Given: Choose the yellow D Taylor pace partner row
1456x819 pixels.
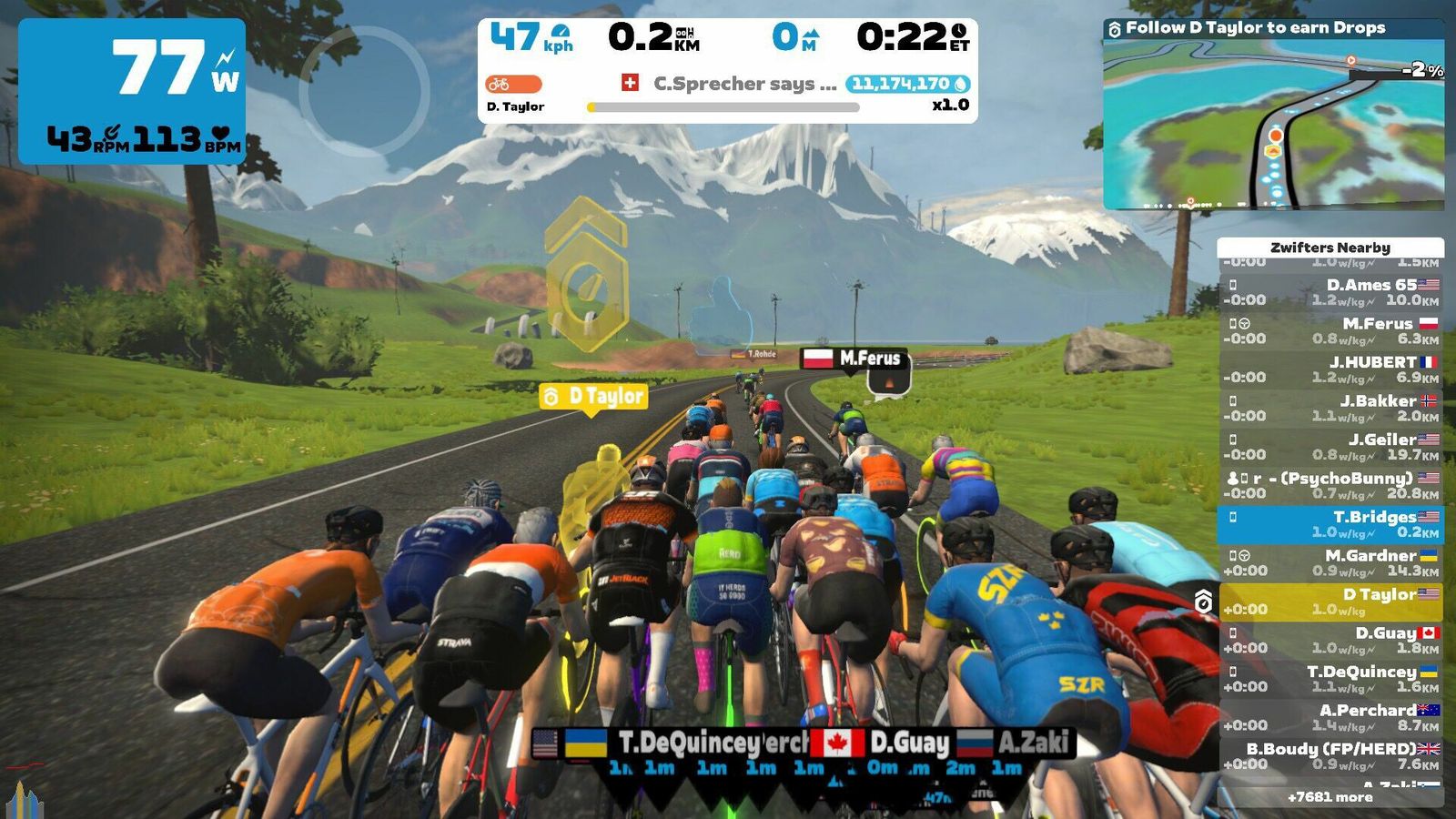Looking at the screenshot, I should [x=1330, y=602].
